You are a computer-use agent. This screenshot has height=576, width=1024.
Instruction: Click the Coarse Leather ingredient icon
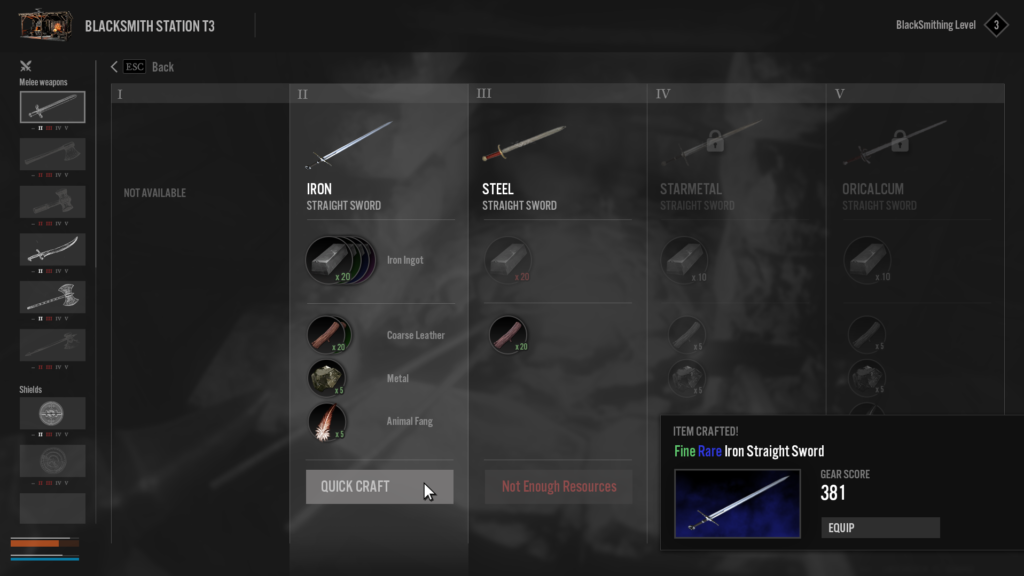(328, 335)
